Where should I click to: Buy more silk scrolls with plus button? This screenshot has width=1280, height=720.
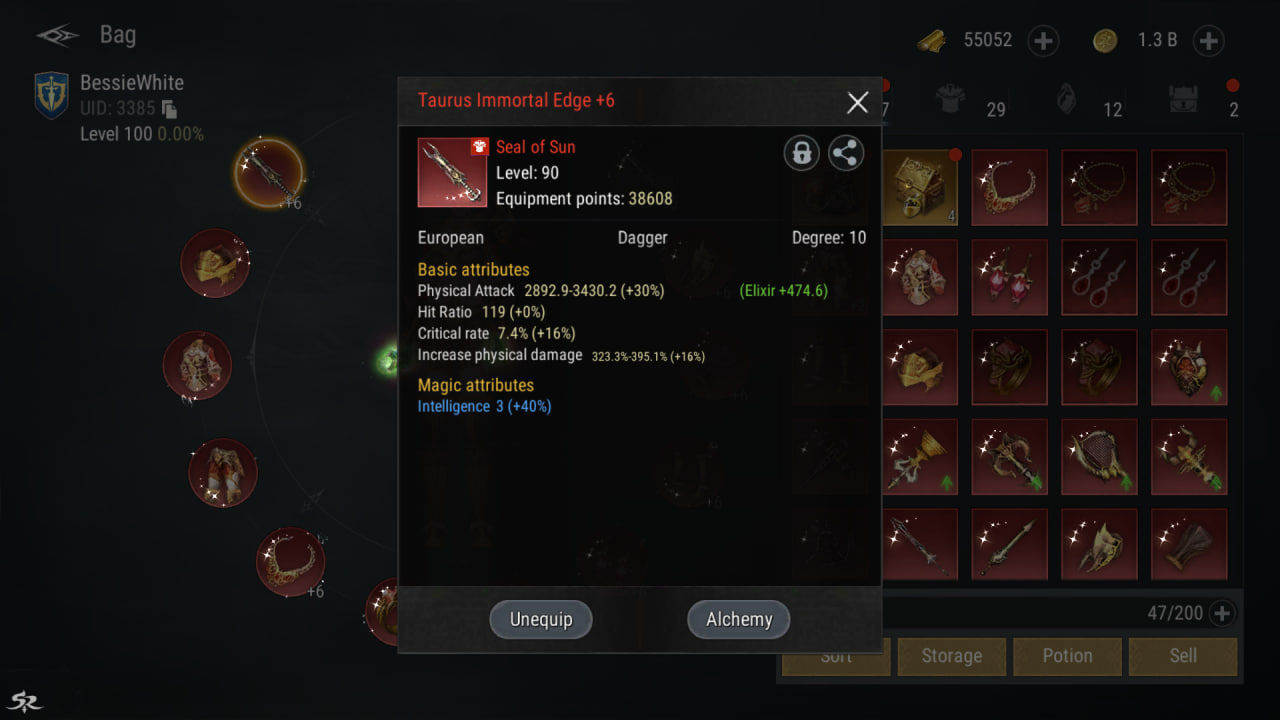pos(1043,41)
